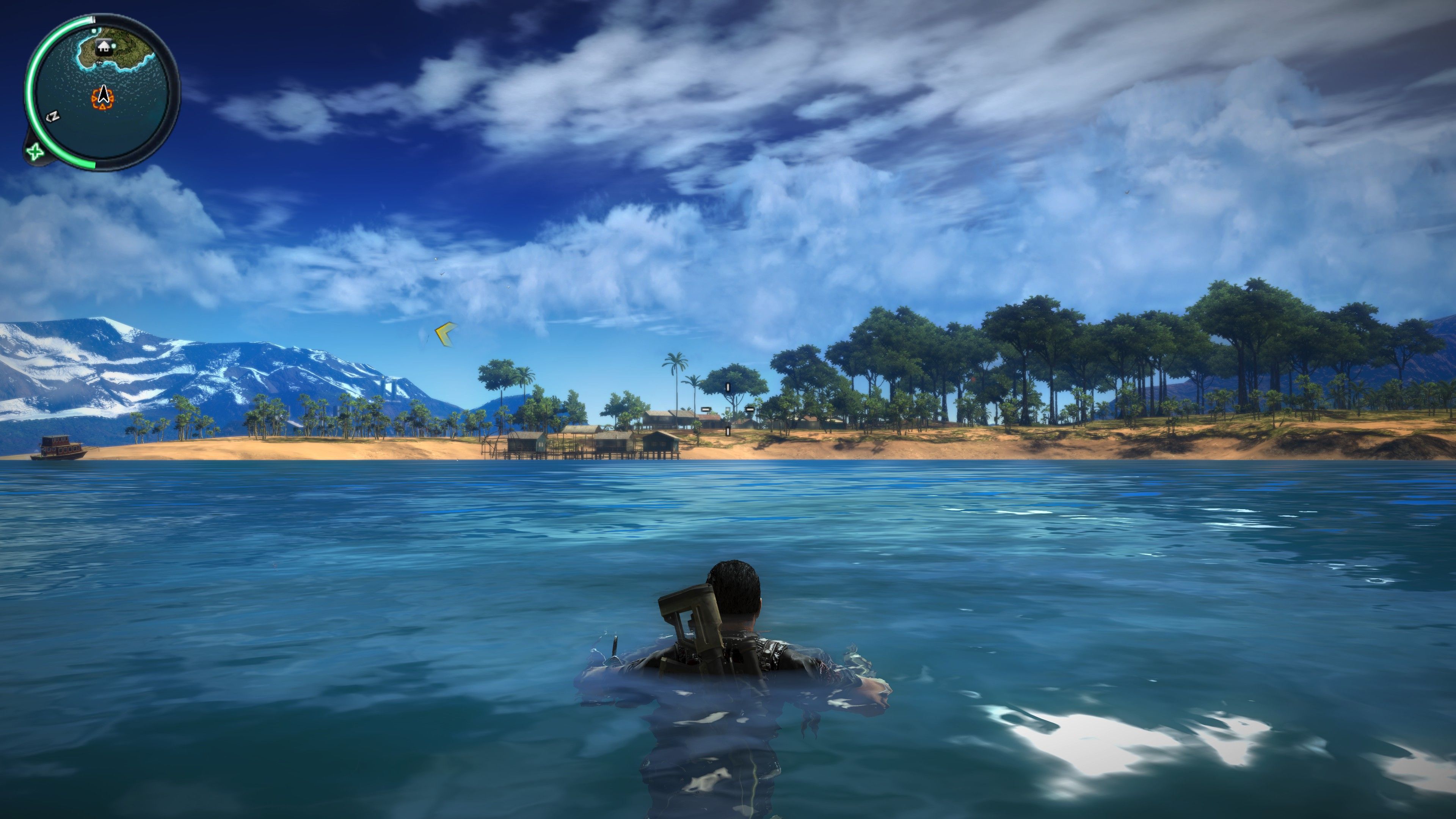Click the white vertical marker above the village tree
Image resolution: width=1456 pixels, height=819 pixels.
728,388
